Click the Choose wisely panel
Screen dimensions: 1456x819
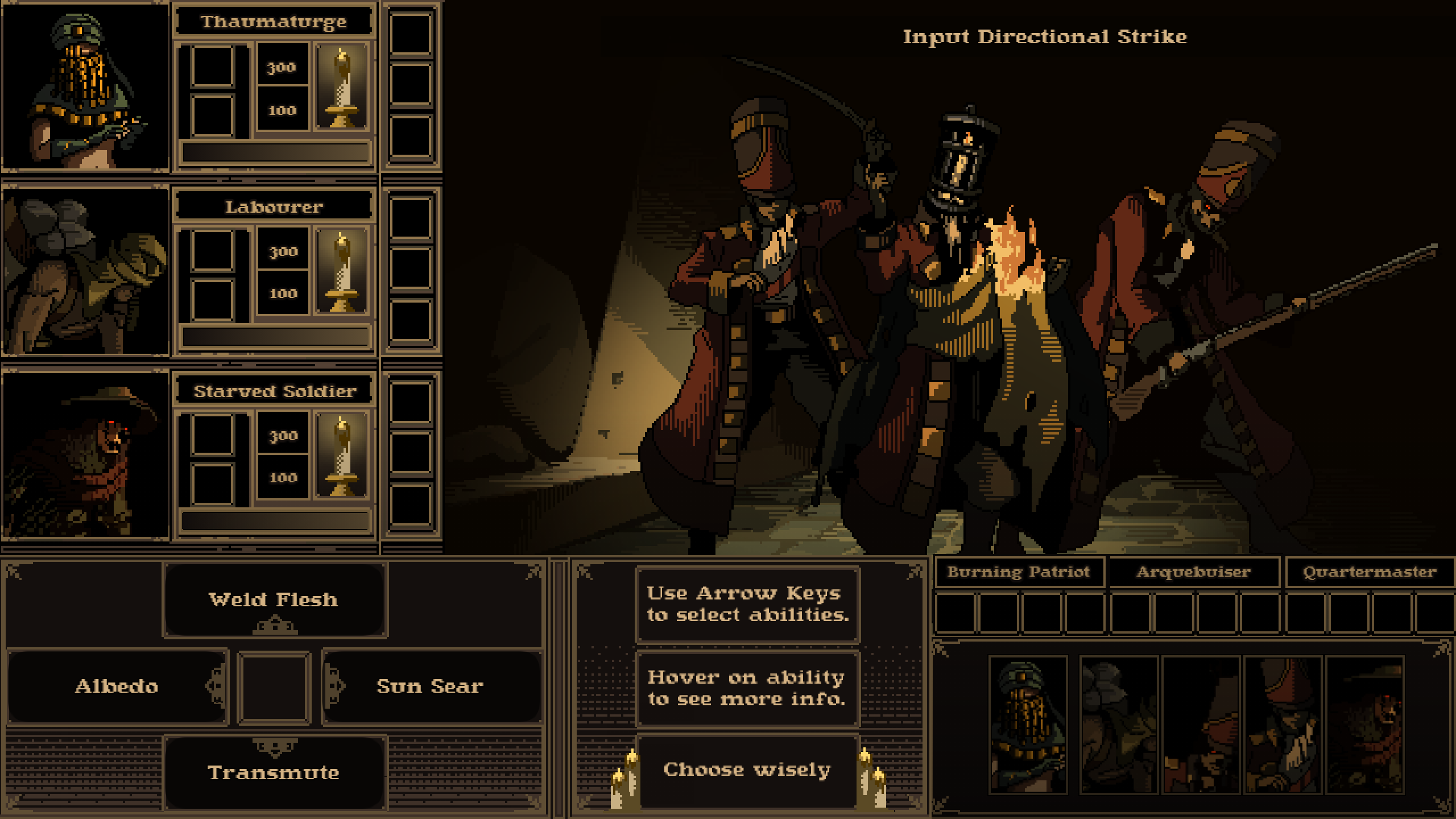pos(747,770)
